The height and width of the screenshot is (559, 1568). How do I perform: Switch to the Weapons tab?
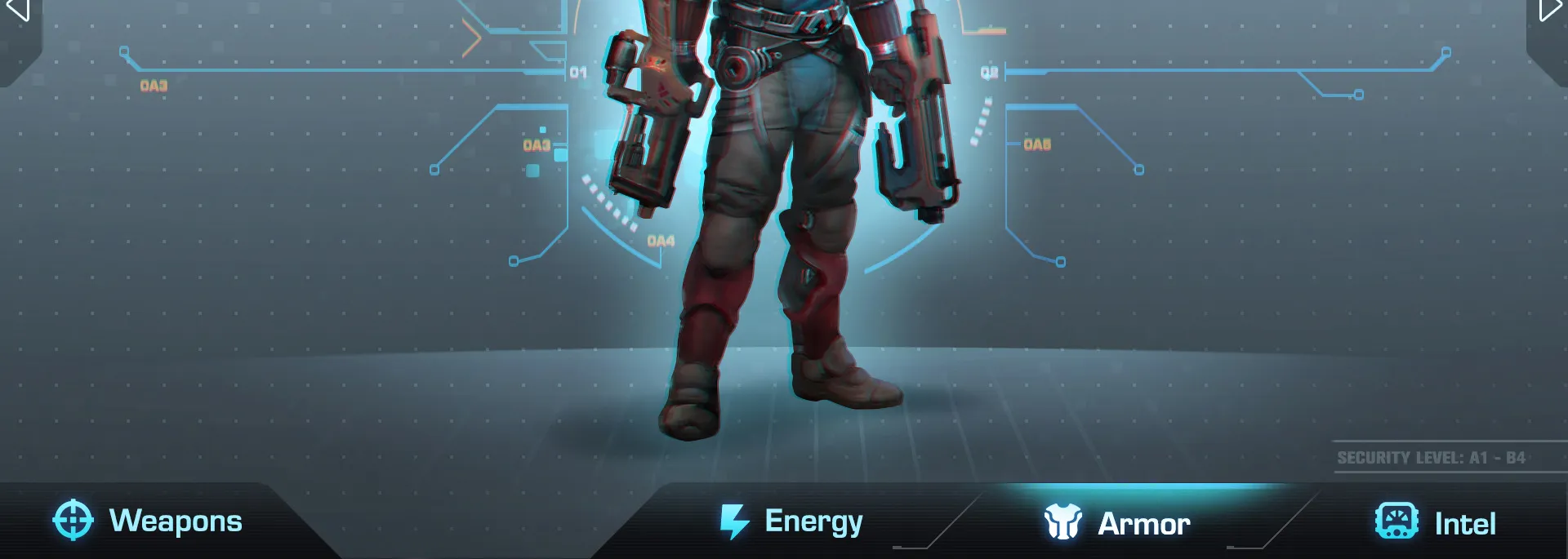pyautogui.click(x=149, y=521)
